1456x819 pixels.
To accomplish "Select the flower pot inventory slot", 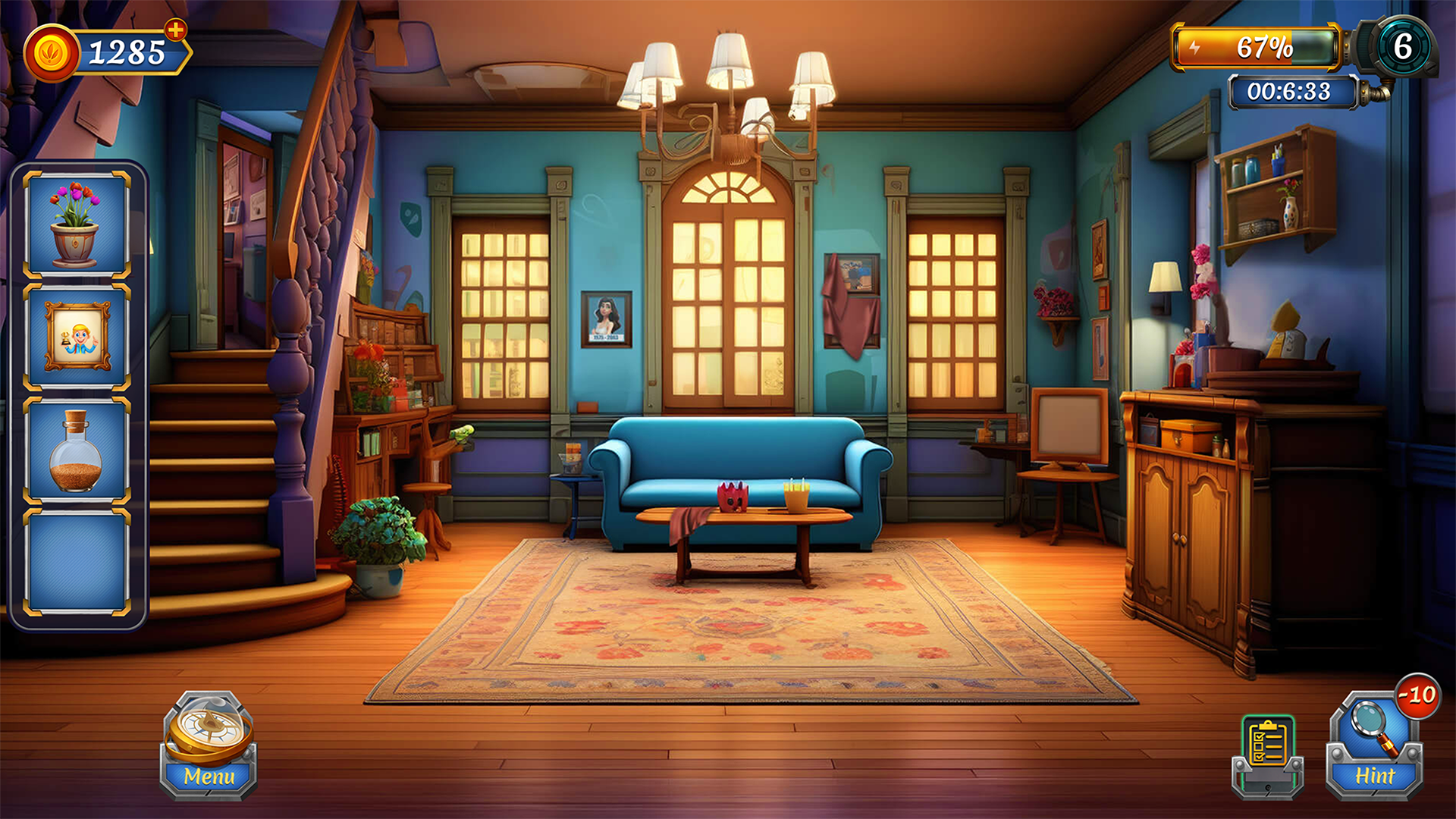I will (77, 225).
